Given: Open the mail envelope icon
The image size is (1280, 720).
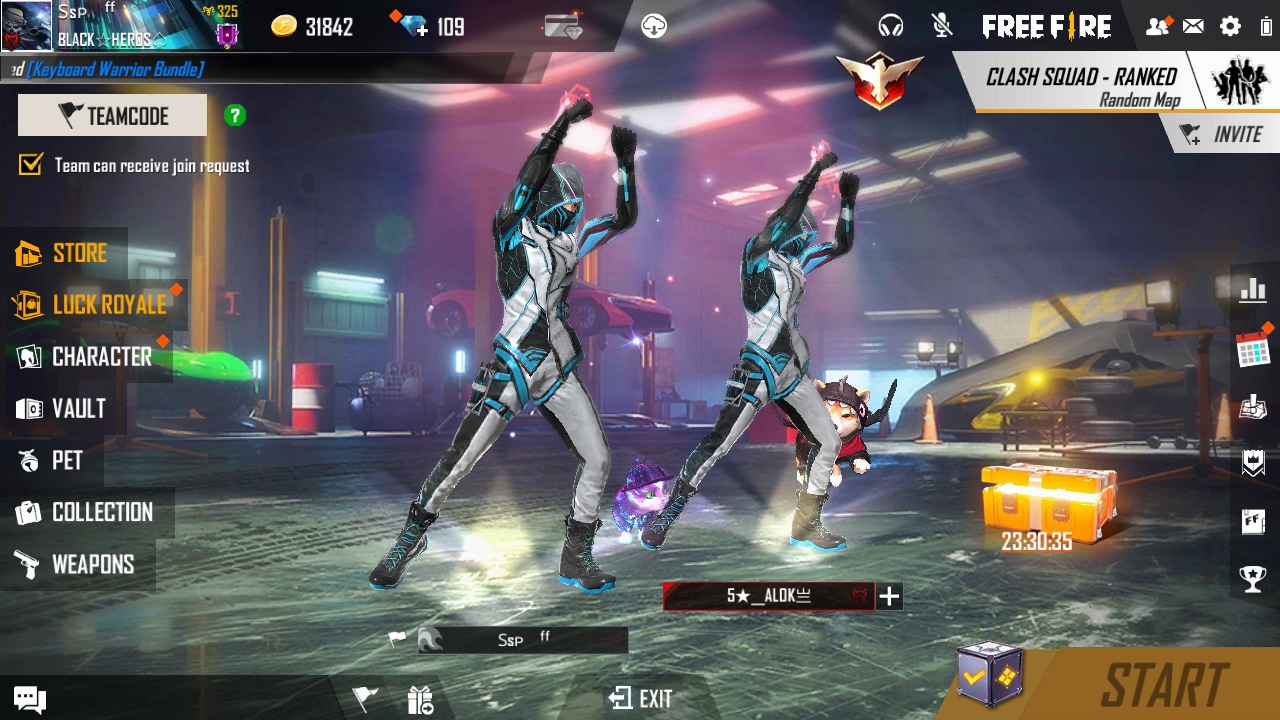Looking at the screenshot, I should [1193, 27].
